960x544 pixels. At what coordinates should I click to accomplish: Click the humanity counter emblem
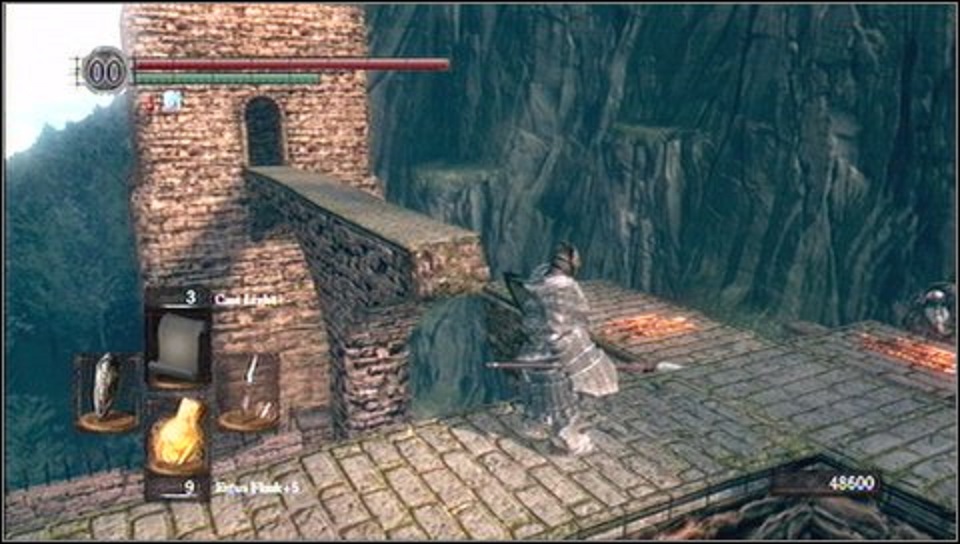[104, 71]
